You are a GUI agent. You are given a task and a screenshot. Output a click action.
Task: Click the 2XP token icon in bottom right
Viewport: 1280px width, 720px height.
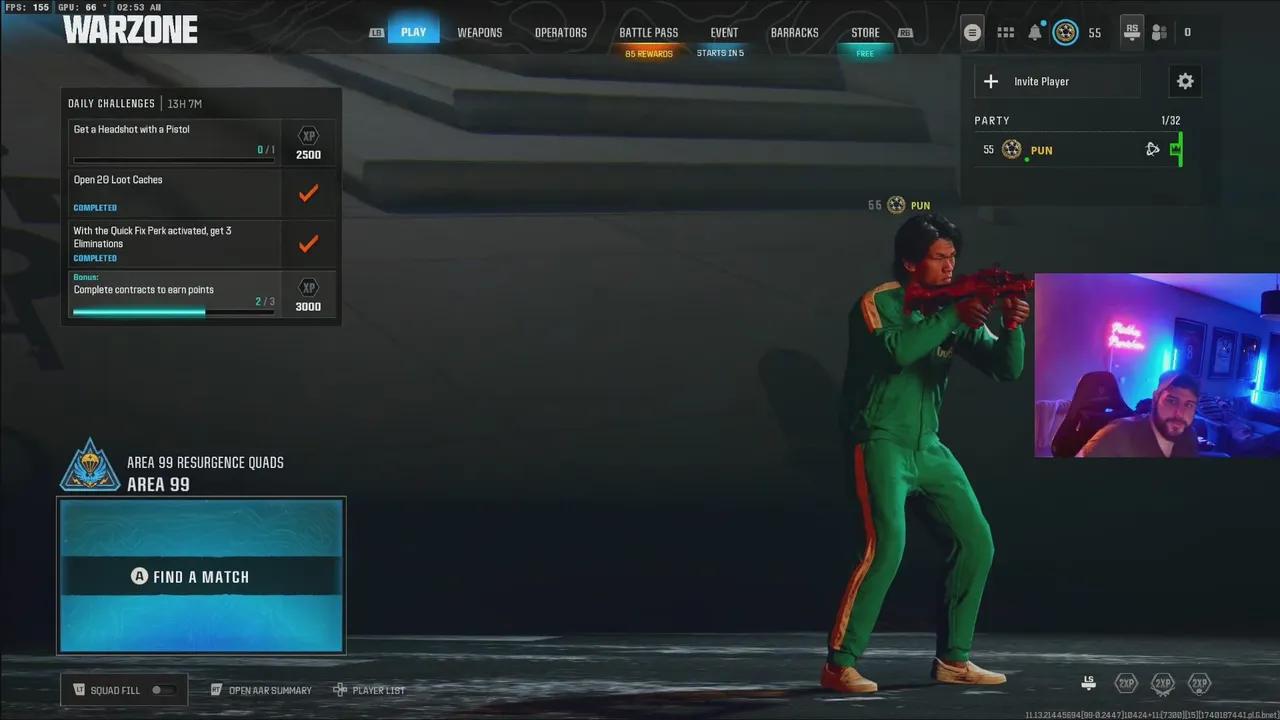click(x=1126, y=683)
